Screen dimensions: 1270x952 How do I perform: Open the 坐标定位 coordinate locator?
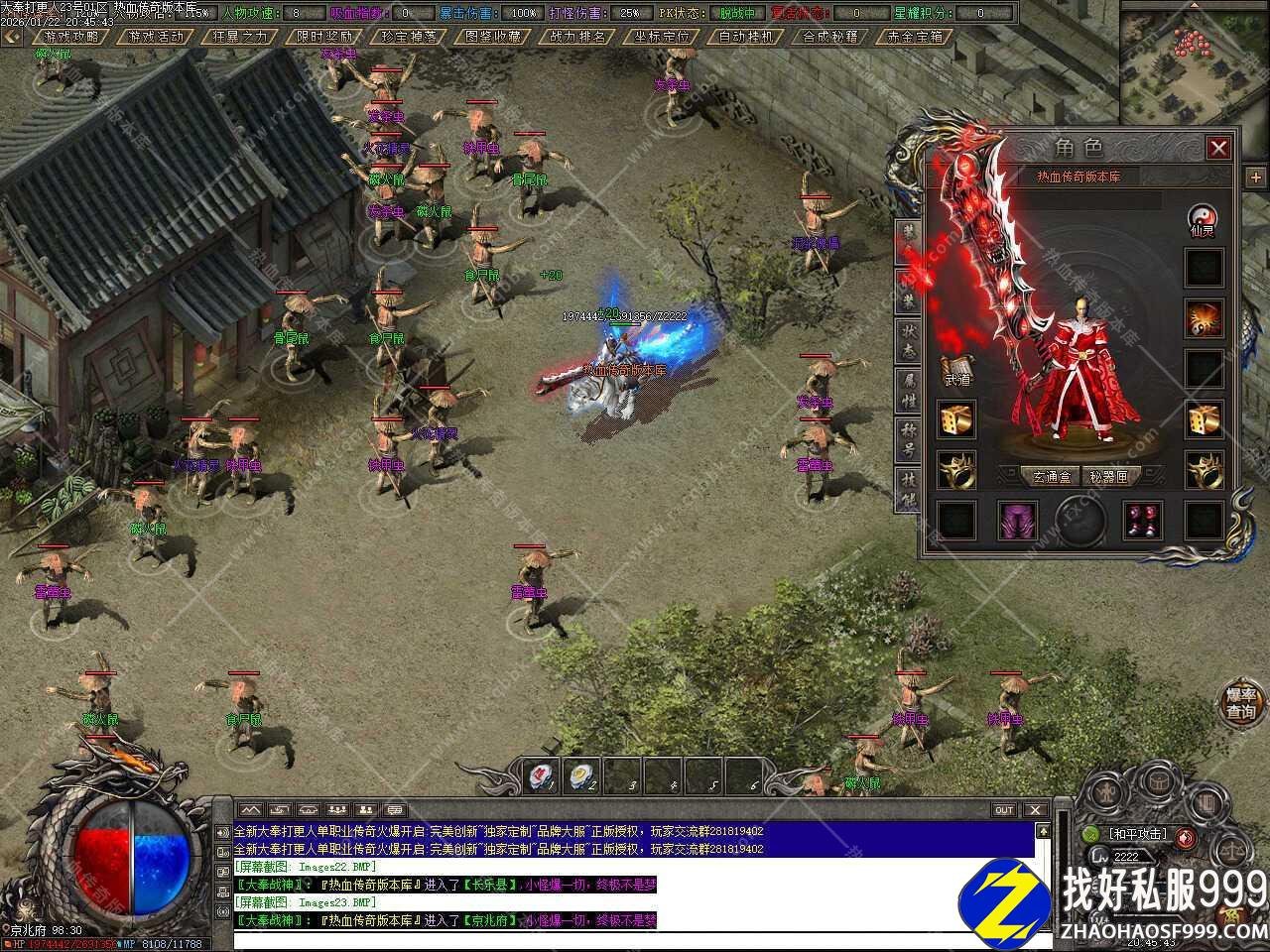coord(662,37)
